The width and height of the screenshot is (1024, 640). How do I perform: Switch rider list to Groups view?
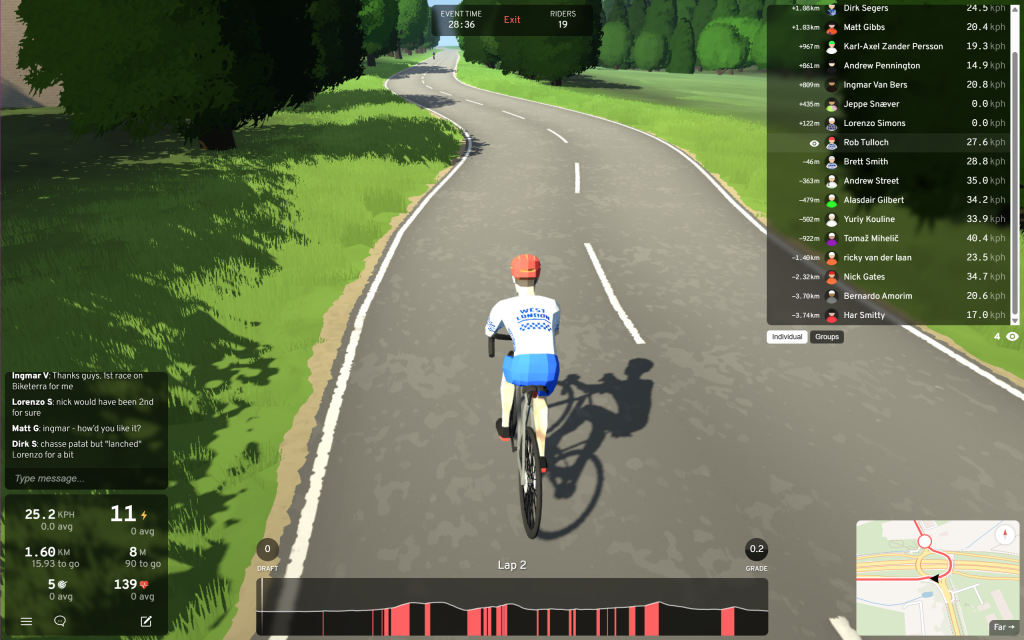pos(827,337)
